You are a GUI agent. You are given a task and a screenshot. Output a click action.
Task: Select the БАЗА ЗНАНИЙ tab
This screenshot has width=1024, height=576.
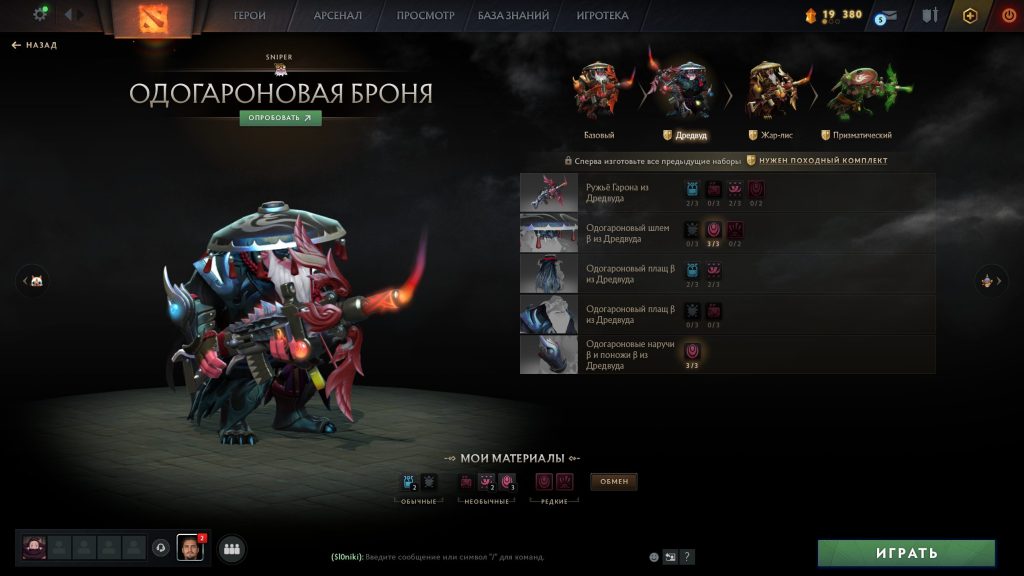[515, 16]
